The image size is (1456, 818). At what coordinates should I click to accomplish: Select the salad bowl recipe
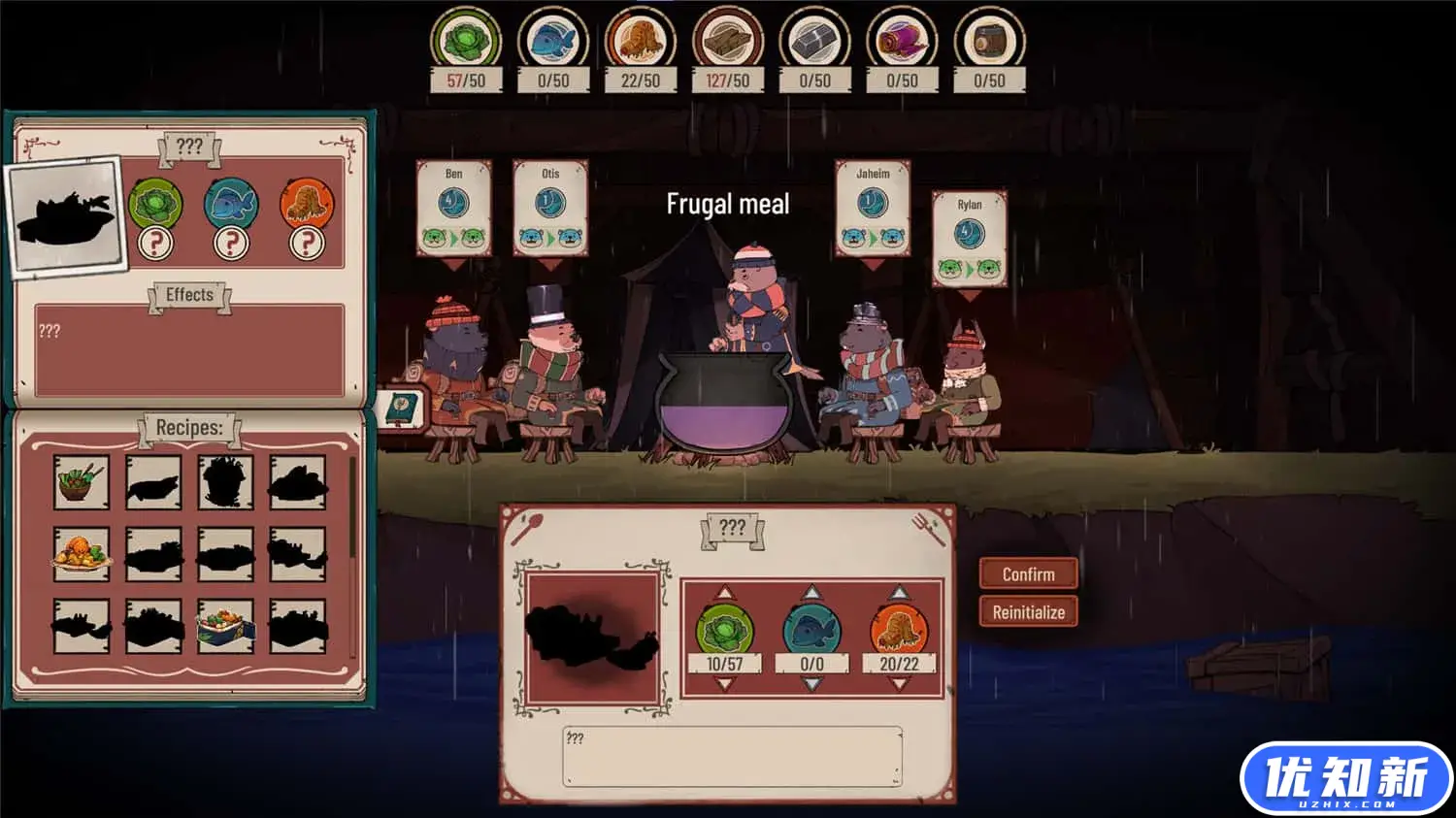click(82, 482)
